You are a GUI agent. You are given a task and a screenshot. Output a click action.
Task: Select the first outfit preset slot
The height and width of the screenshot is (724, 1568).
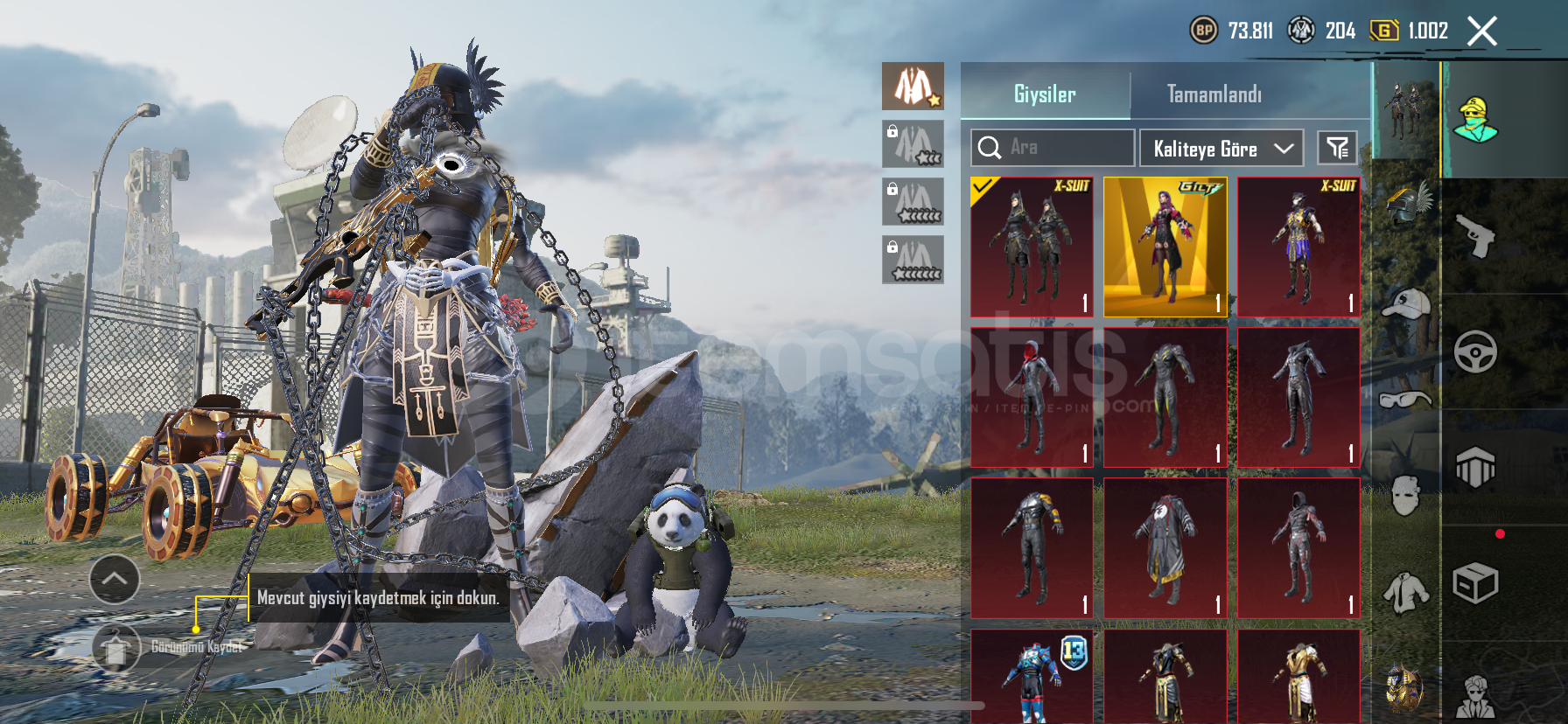pos(913,86)
